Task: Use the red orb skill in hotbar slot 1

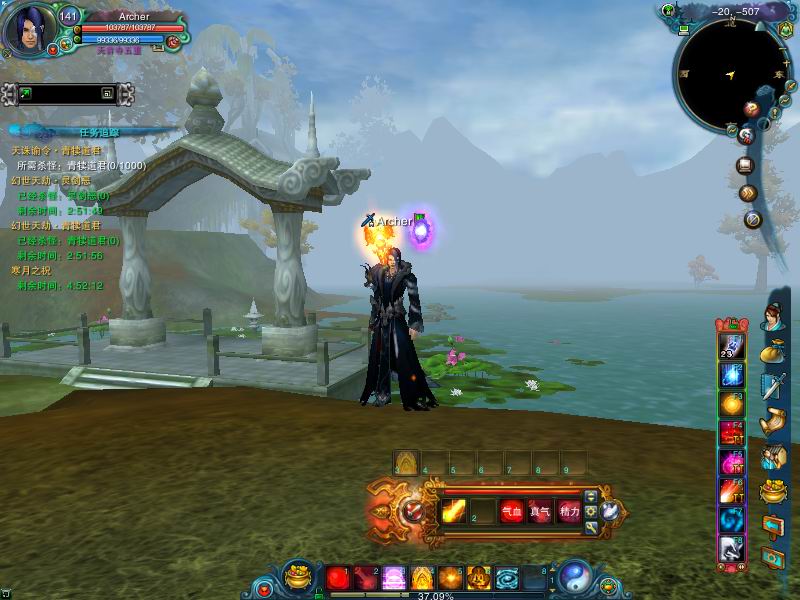Action: (x=337, y=578)
